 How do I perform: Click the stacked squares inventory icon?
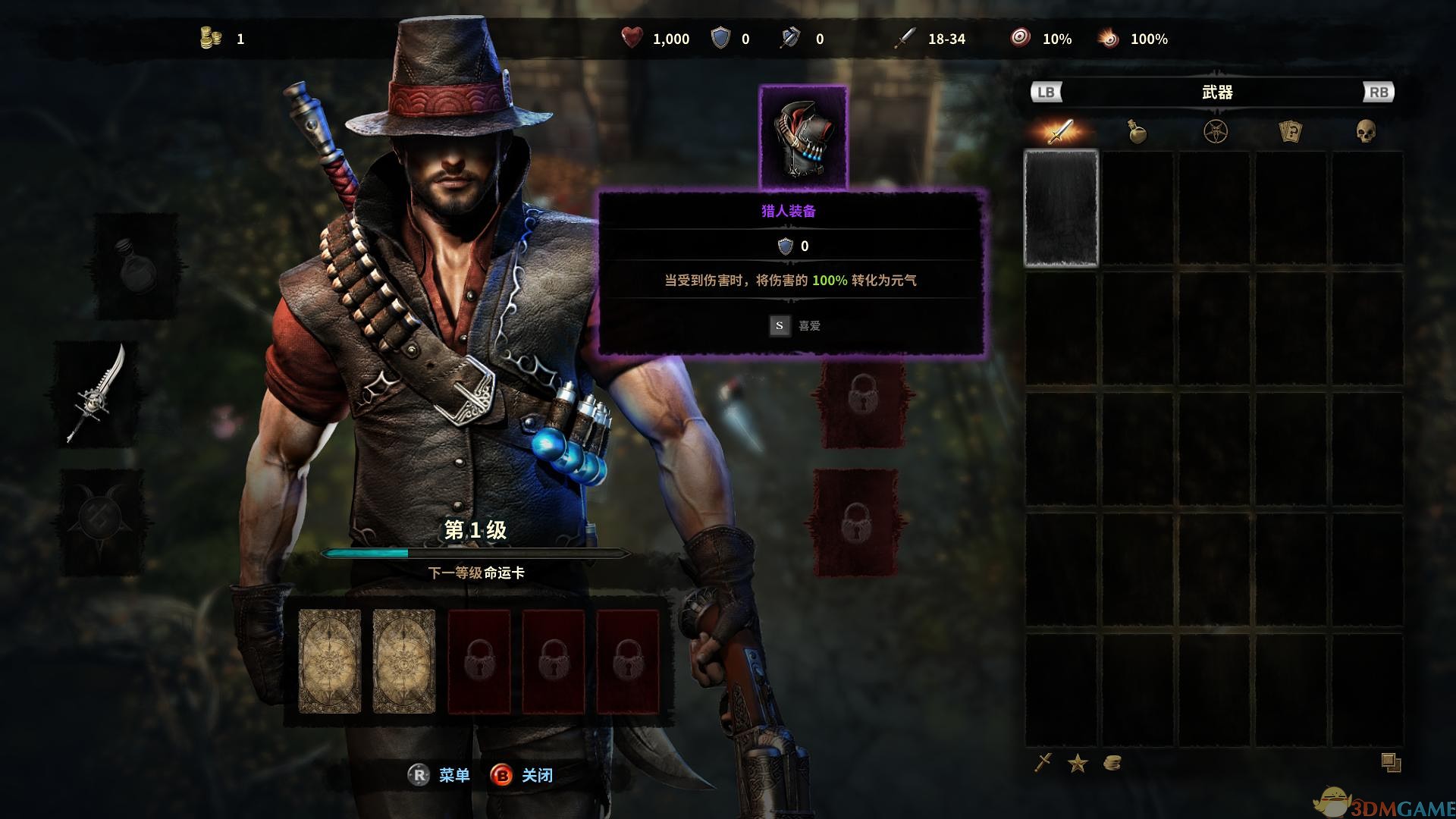click(x=1390, y=762)
